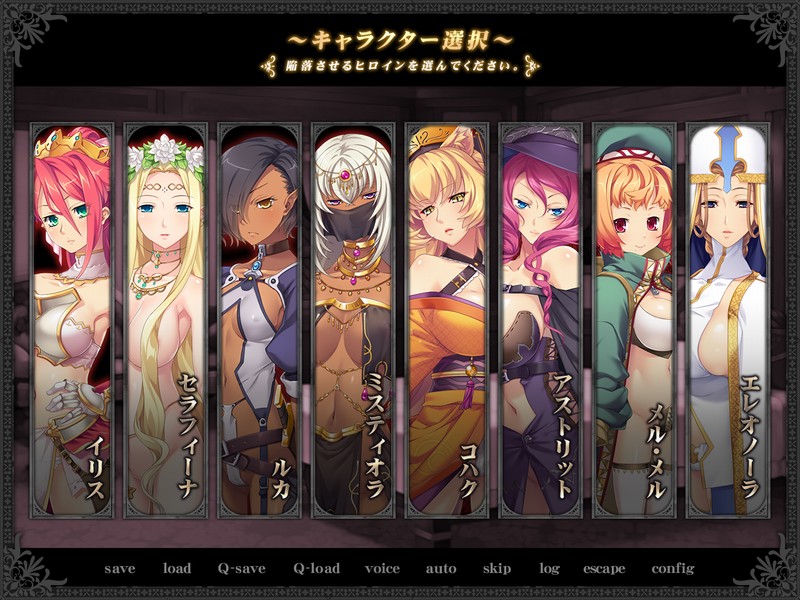Image resolution: width=800 pixels, height=600 pixels.
Task: Click the Q-save button
Action: tap(242, 569)
